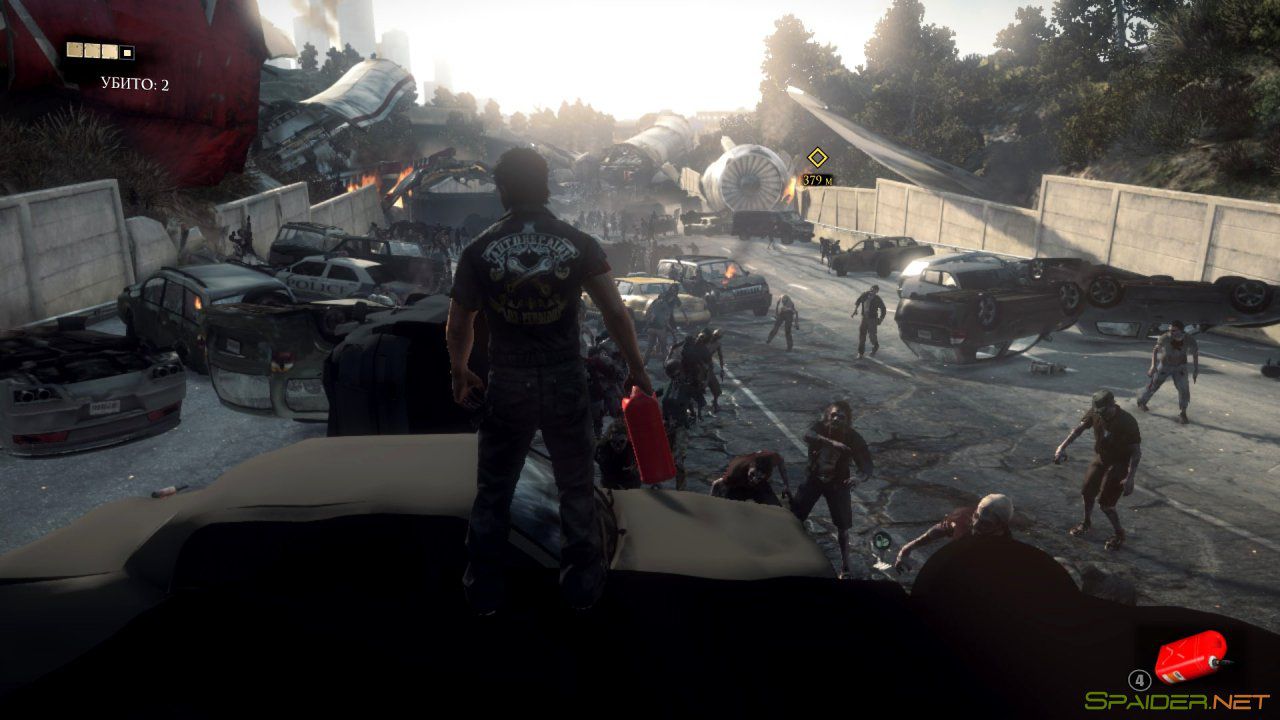This screenshot has height=720, width=1280.
Task: Toggle the highlighted last health block
Action: (126, 51)
